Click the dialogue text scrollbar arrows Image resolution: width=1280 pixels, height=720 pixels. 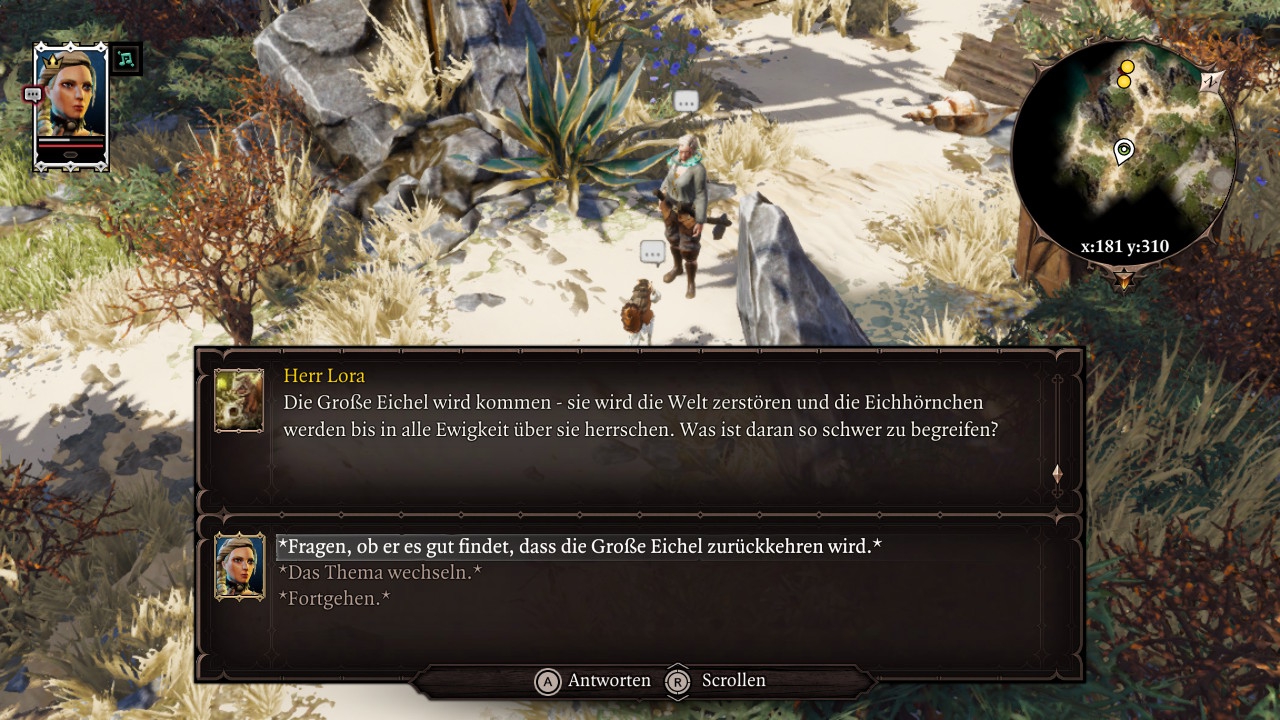point(1057,474)
